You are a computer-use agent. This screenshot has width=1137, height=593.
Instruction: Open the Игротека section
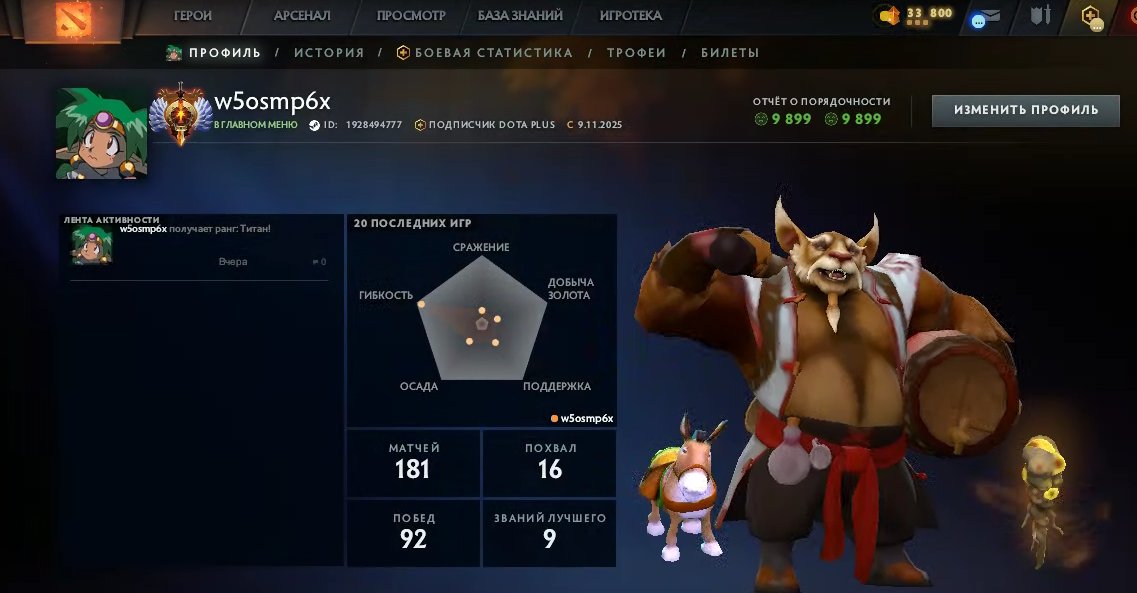point(631,16)
